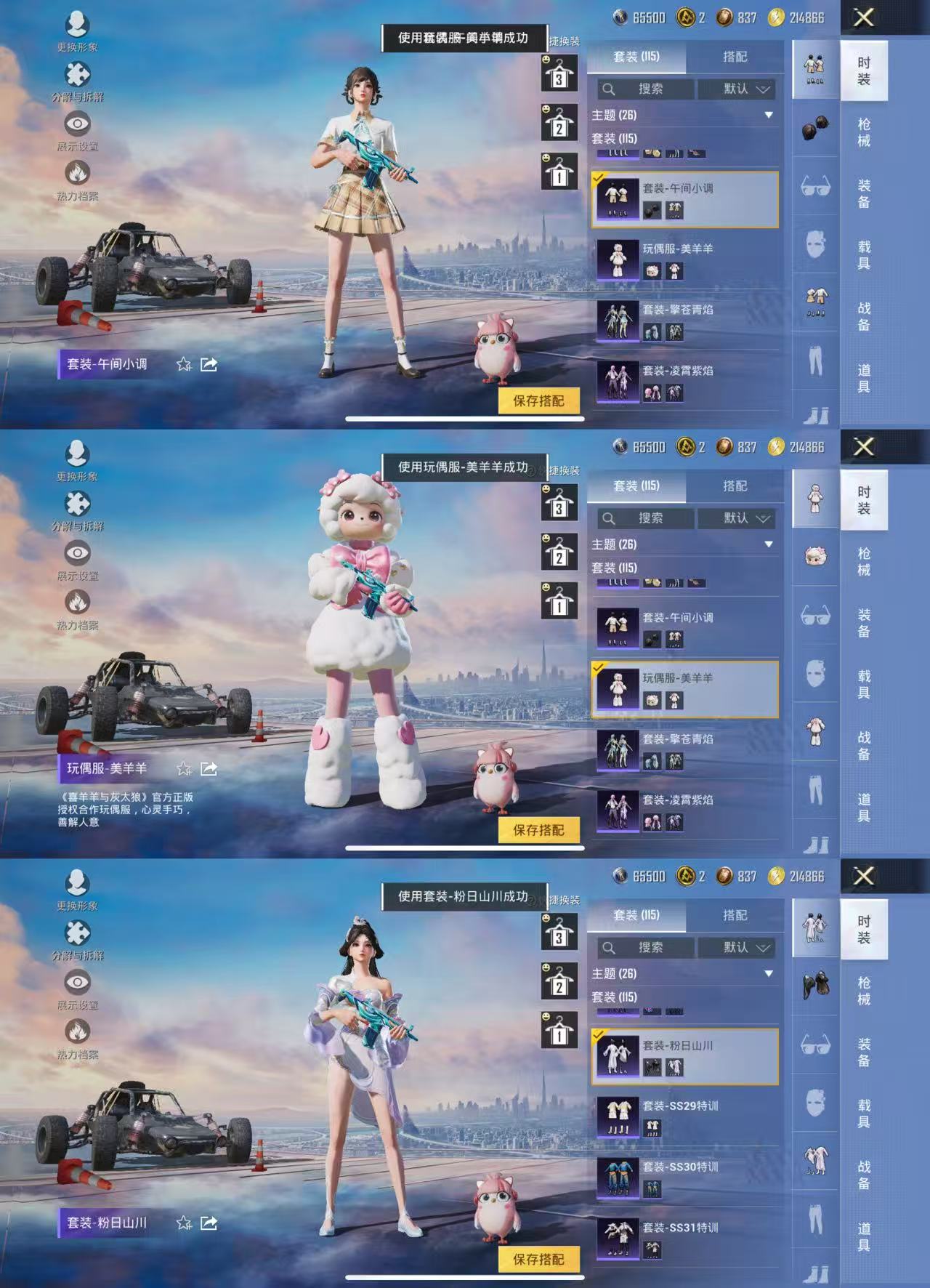Select the mask accessory category icon
The image size is (930, 1288).
[x=817, y=243]
